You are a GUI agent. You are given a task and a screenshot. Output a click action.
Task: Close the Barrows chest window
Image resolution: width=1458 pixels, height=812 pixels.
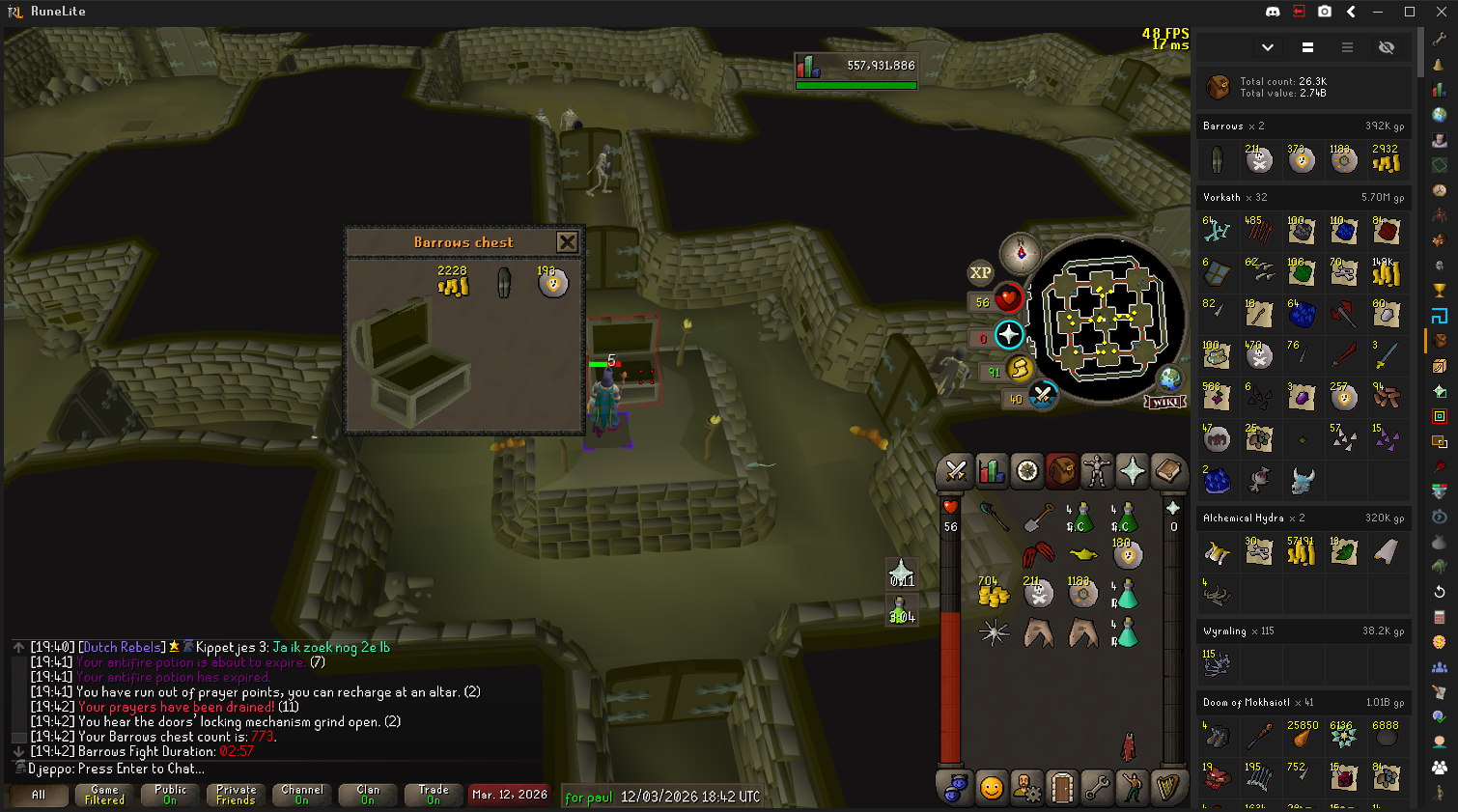(x=567, y=241)
